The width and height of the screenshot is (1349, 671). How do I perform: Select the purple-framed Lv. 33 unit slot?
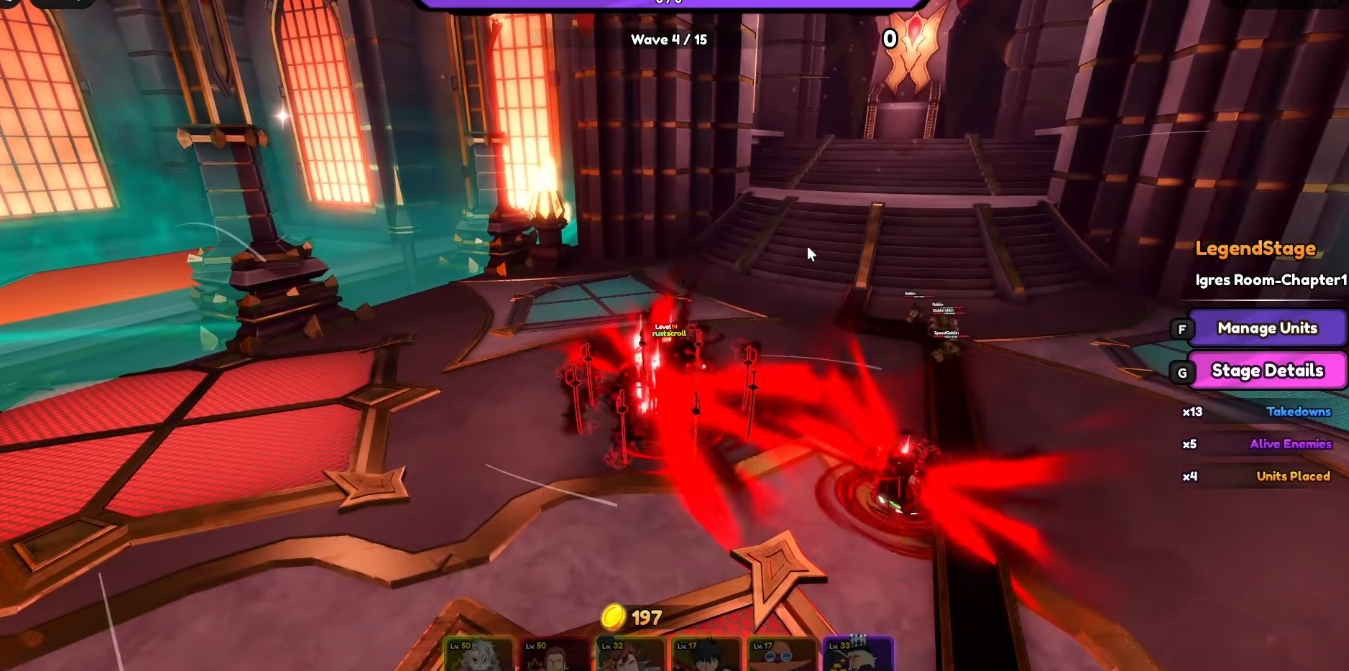pos(858,654)
